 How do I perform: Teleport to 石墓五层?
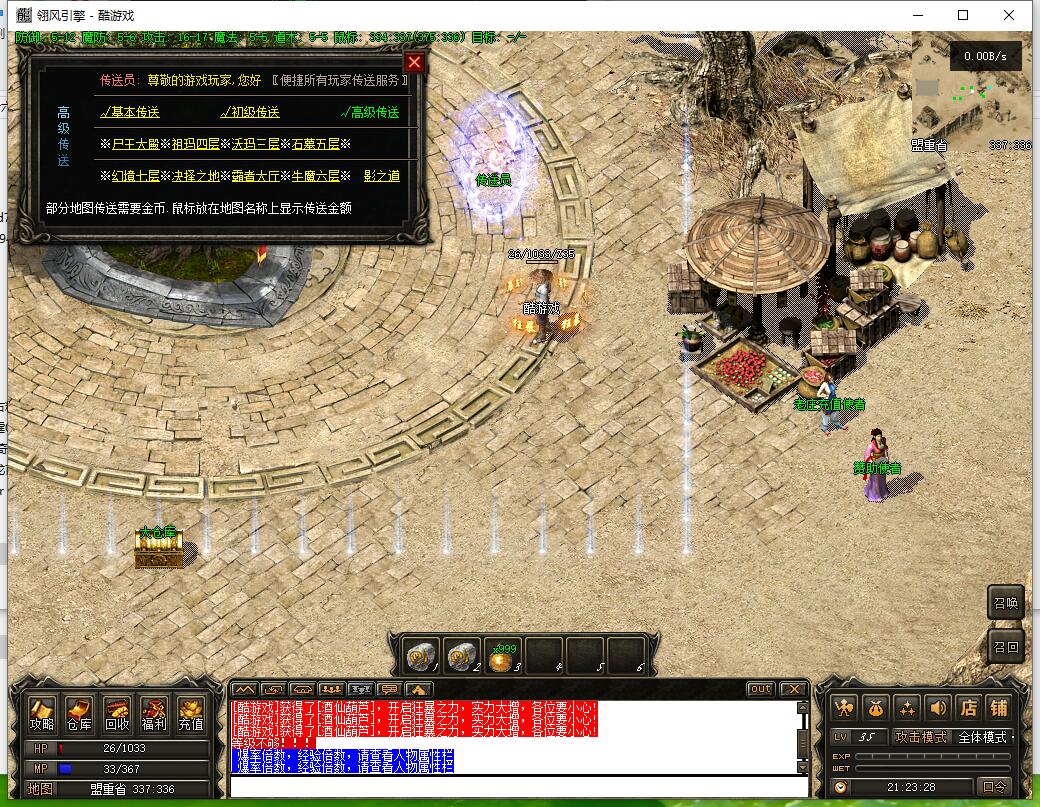tap(315, 144)
